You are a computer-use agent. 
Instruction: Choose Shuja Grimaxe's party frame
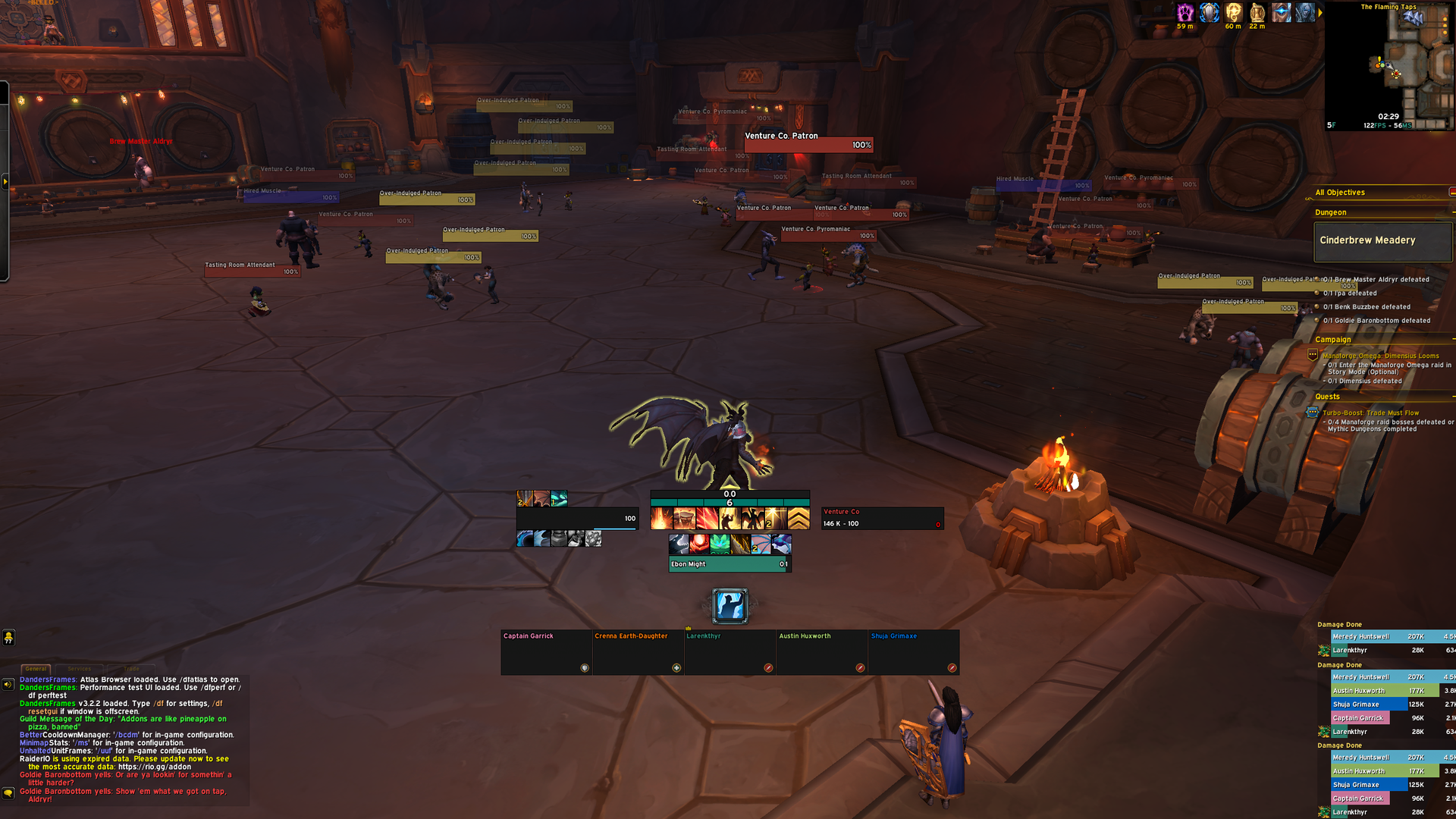[913, 651]
